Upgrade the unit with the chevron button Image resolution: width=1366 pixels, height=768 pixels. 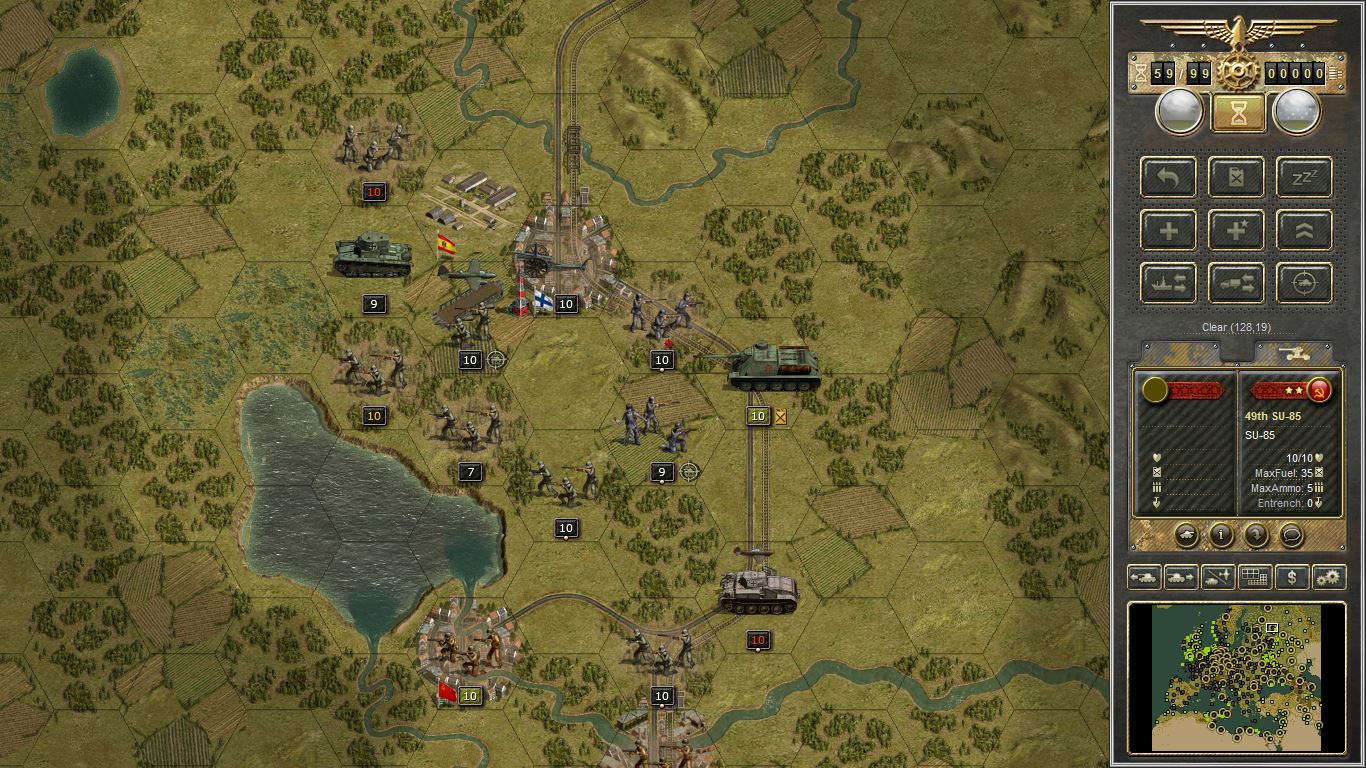(1304, 231)
